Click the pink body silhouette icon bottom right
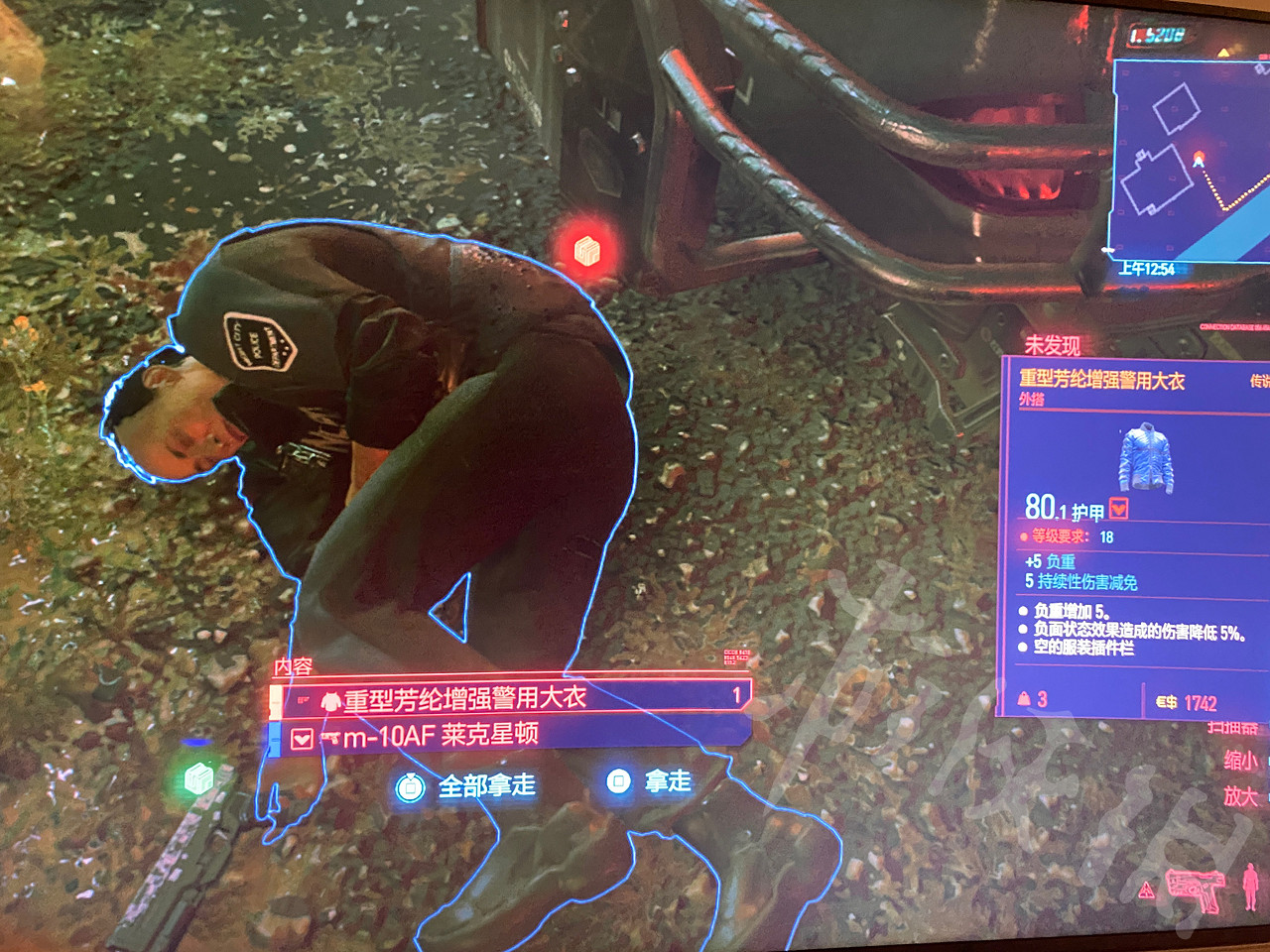The image size is (1270, 952). tap(1250, 889)
